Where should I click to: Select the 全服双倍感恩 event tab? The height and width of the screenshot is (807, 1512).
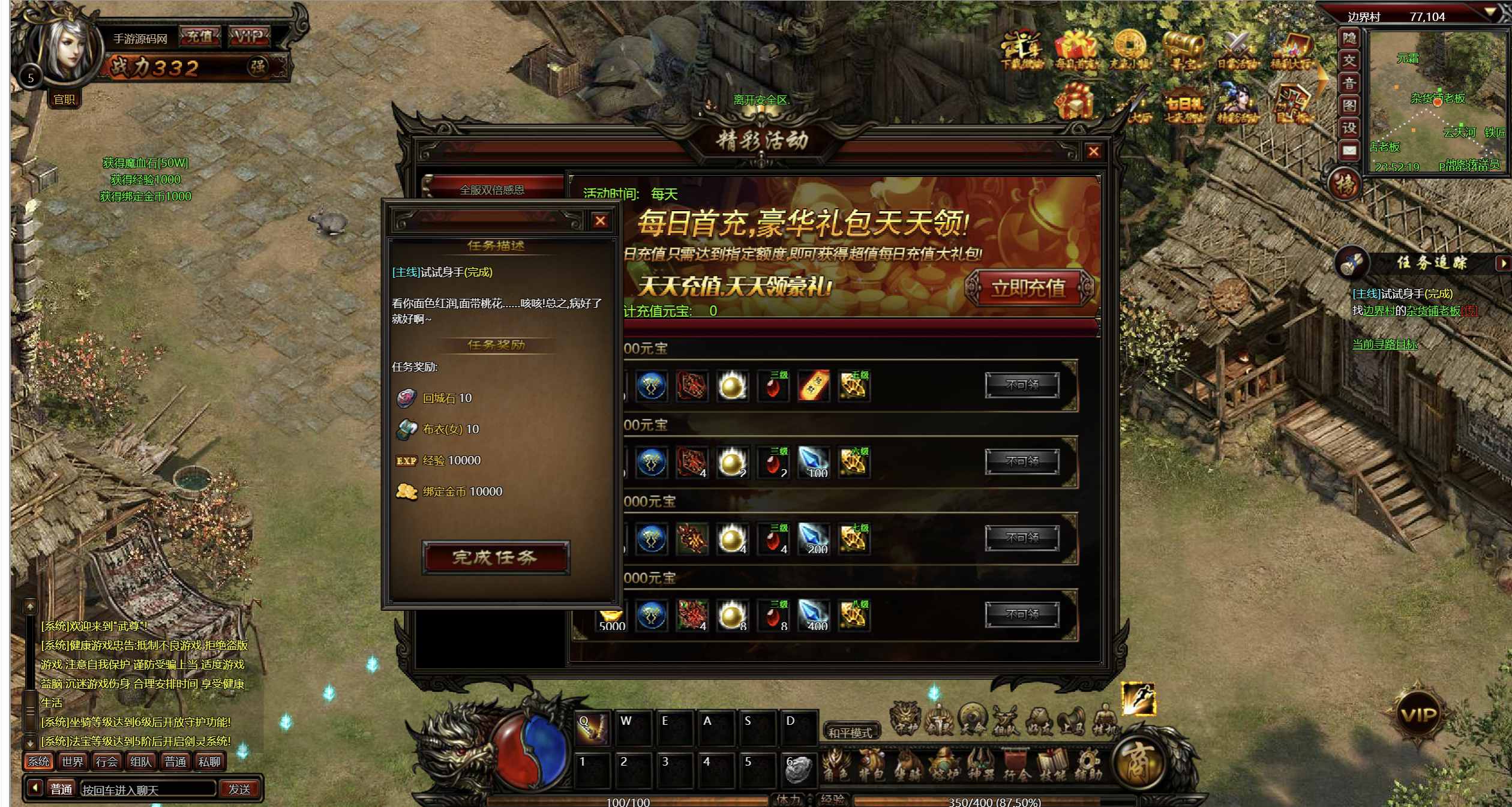(x=492, y=190)
